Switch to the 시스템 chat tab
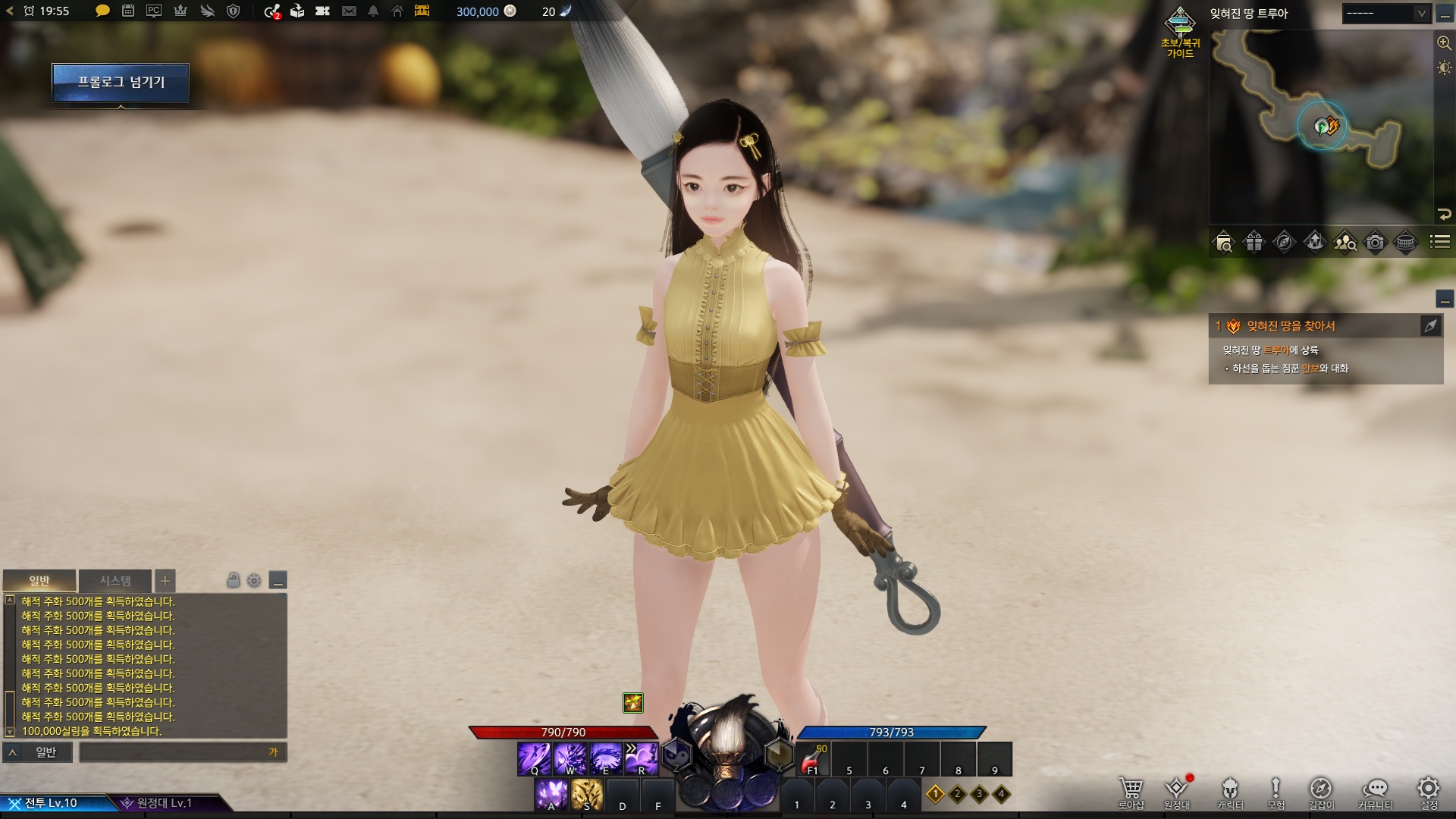The image size is (1456, 819). pyautogui.click(x=115, y=581)
